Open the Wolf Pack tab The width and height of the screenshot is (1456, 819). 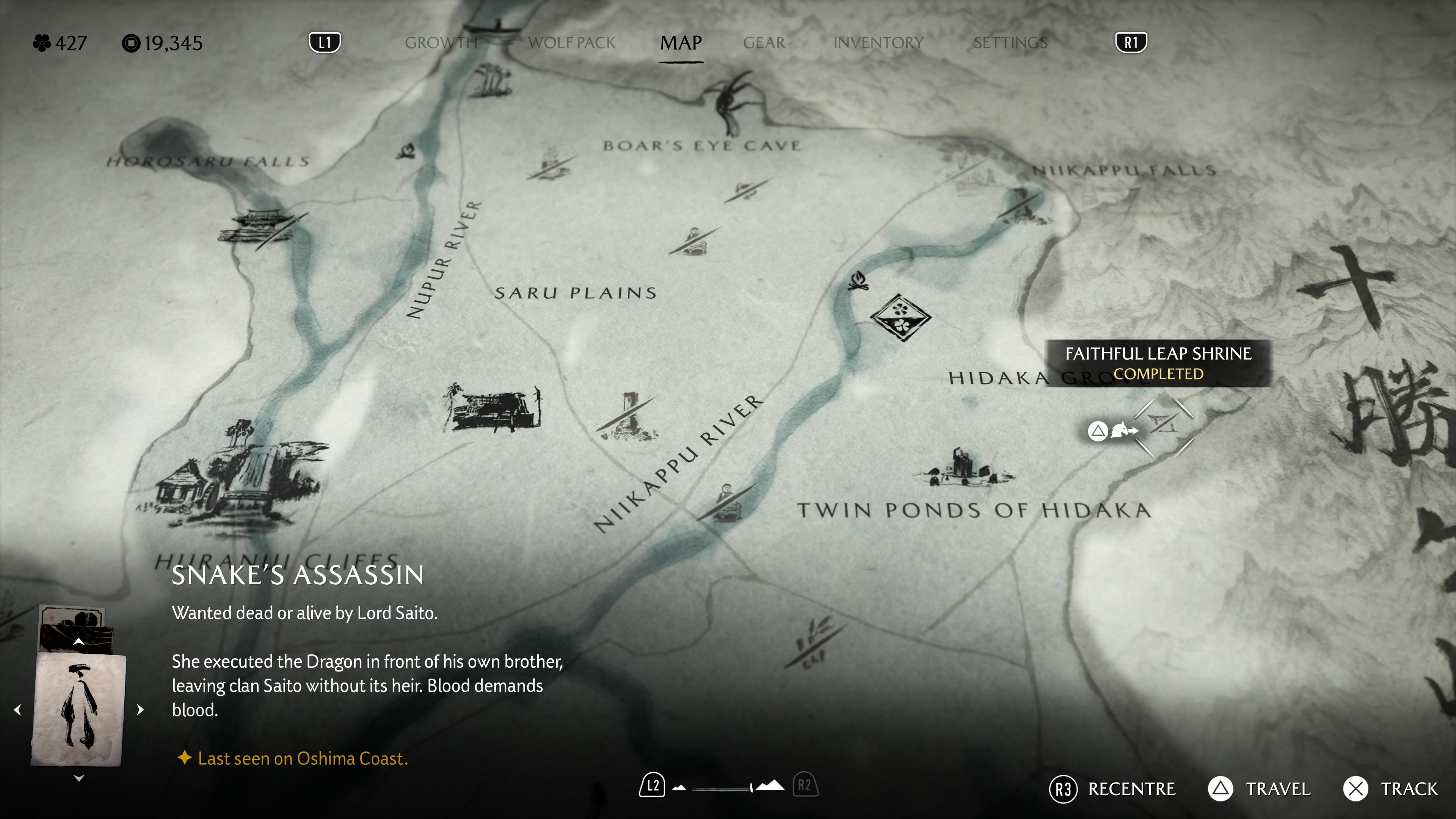(571, 43)
